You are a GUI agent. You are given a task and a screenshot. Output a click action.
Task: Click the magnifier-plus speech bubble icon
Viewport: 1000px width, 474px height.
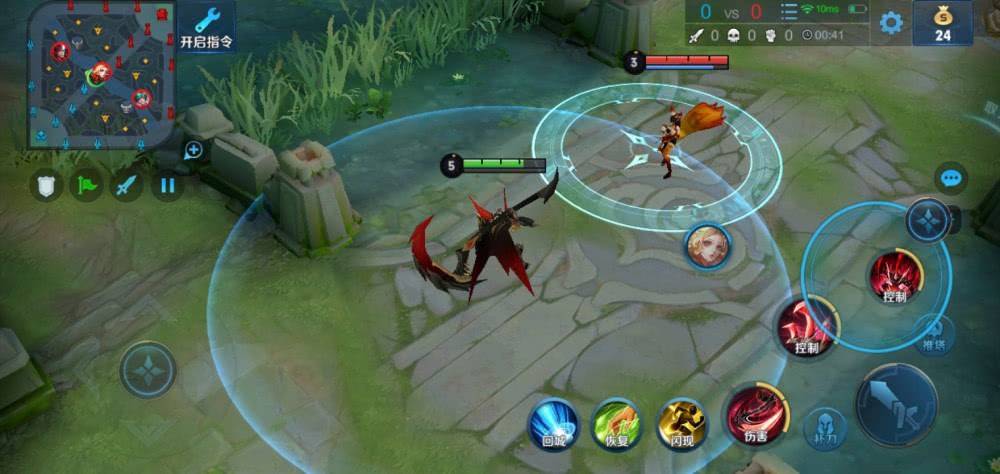point(193,151)
